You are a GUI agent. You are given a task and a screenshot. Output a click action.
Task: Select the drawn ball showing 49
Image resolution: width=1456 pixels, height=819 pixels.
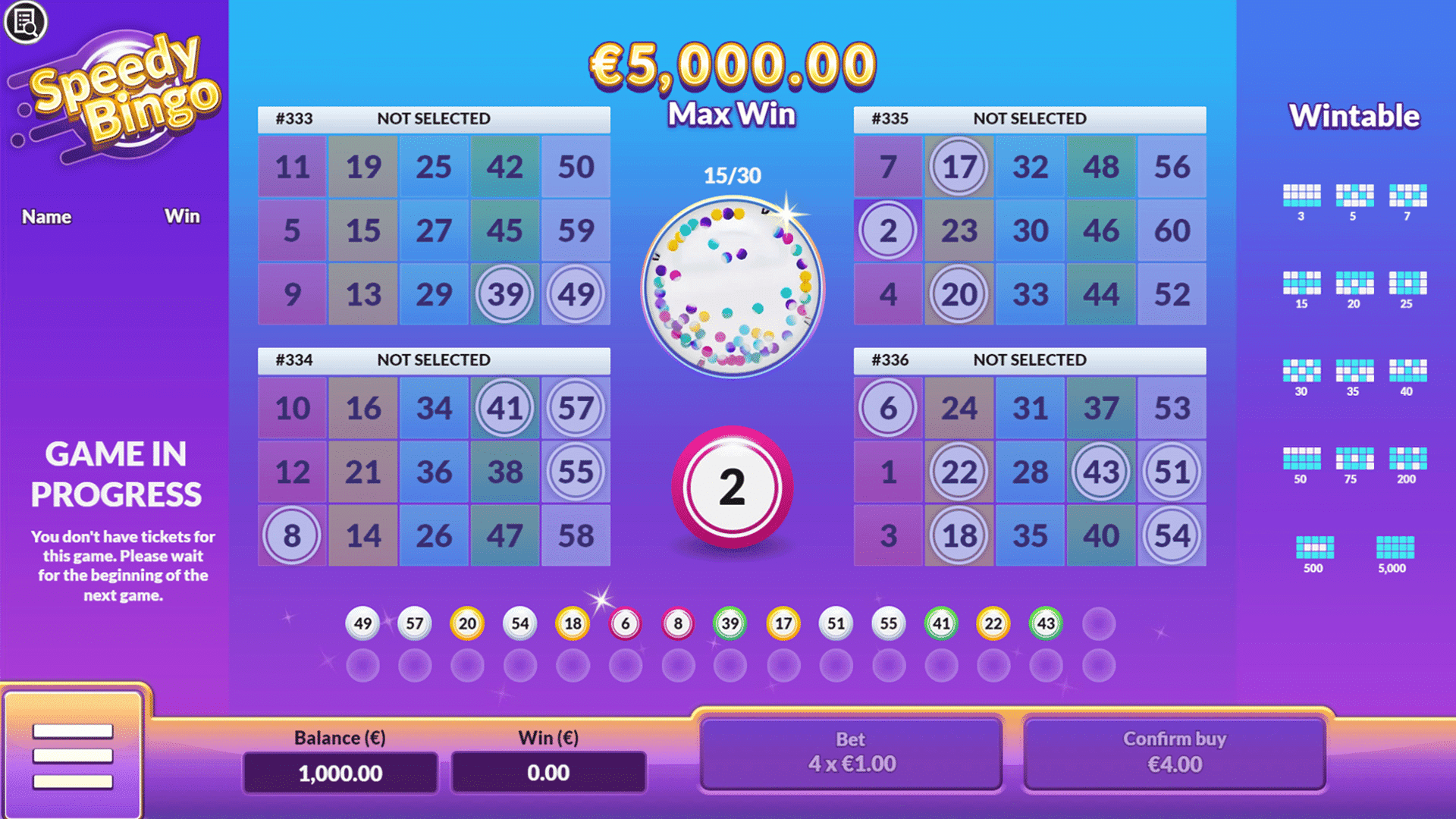coord(362,623)
